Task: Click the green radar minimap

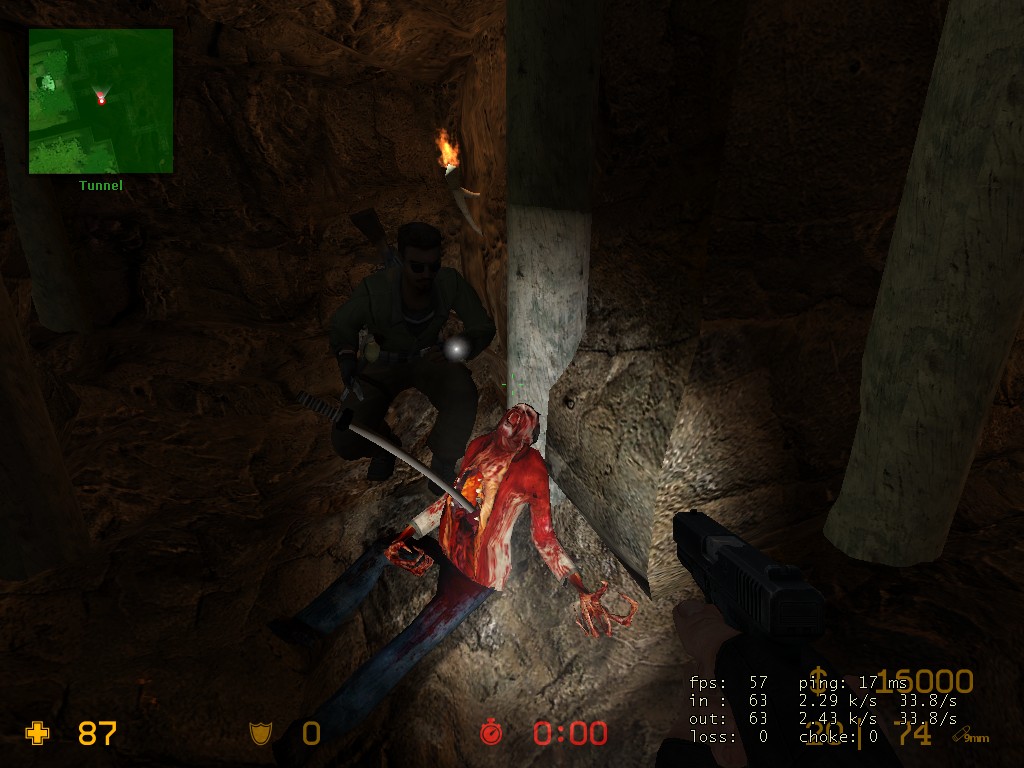Action: click(x=100, y=100)
